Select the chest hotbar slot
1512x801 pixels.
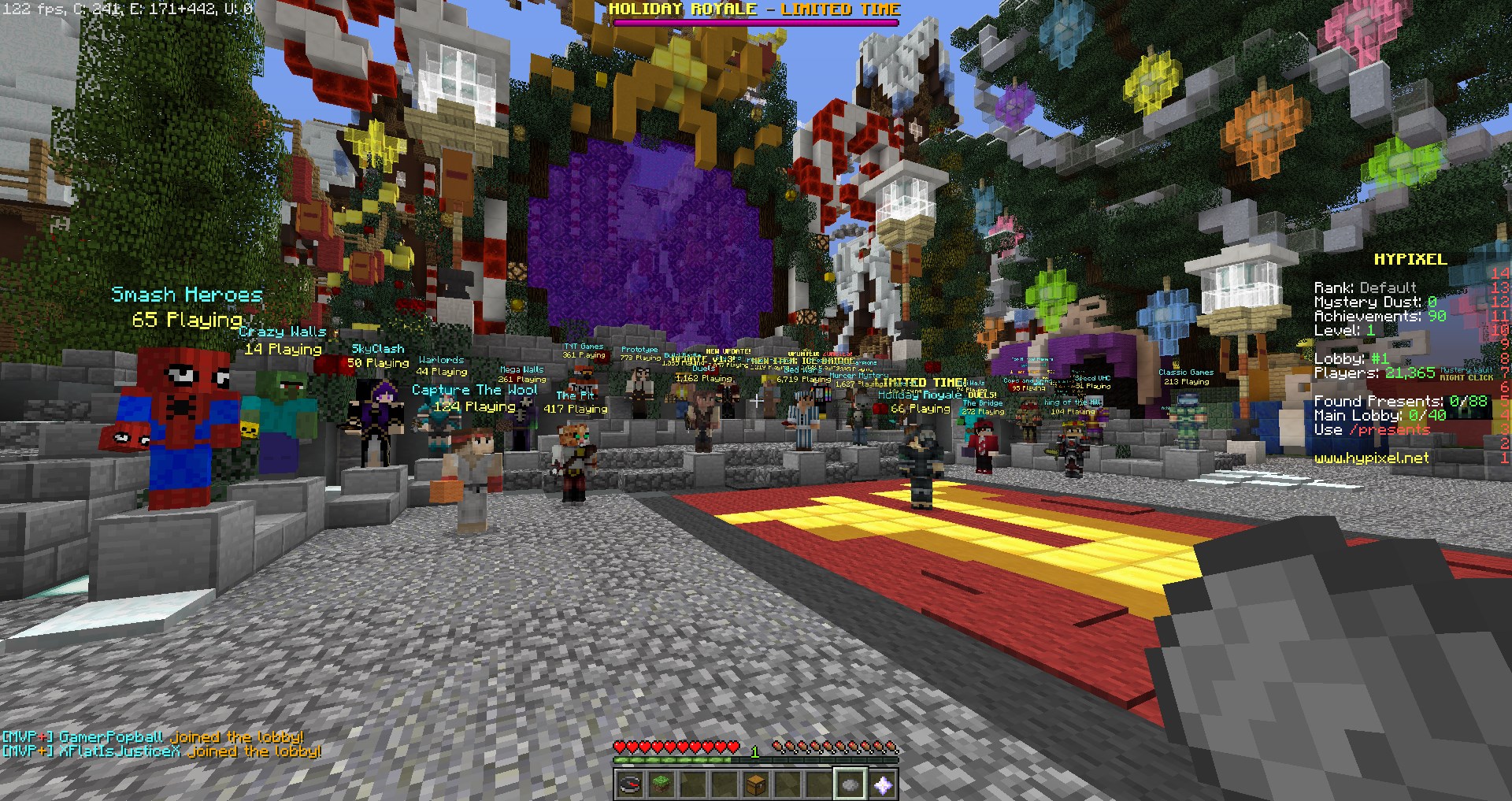[x=756, y=784]
